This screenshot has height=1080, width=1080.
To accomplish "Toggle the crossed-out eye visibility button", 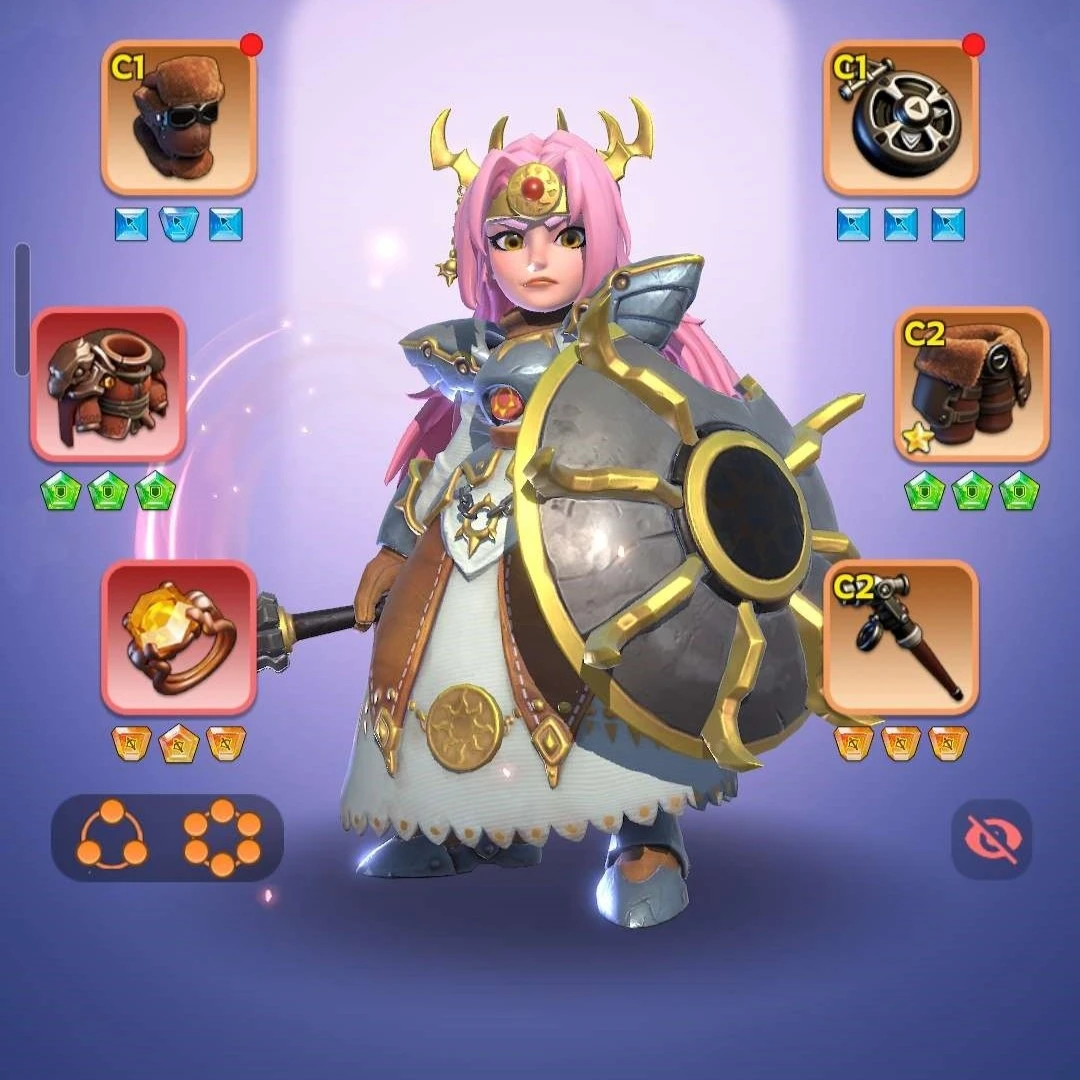I will (990, 839).
